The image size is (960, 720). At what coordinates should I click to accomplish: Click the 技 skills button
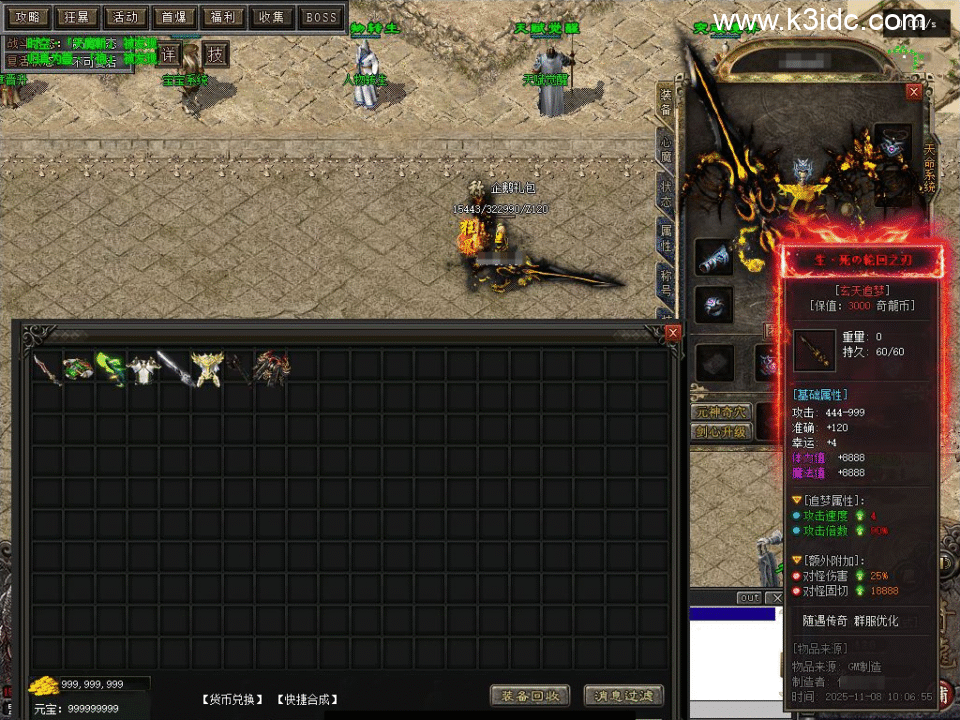[215, 54]
